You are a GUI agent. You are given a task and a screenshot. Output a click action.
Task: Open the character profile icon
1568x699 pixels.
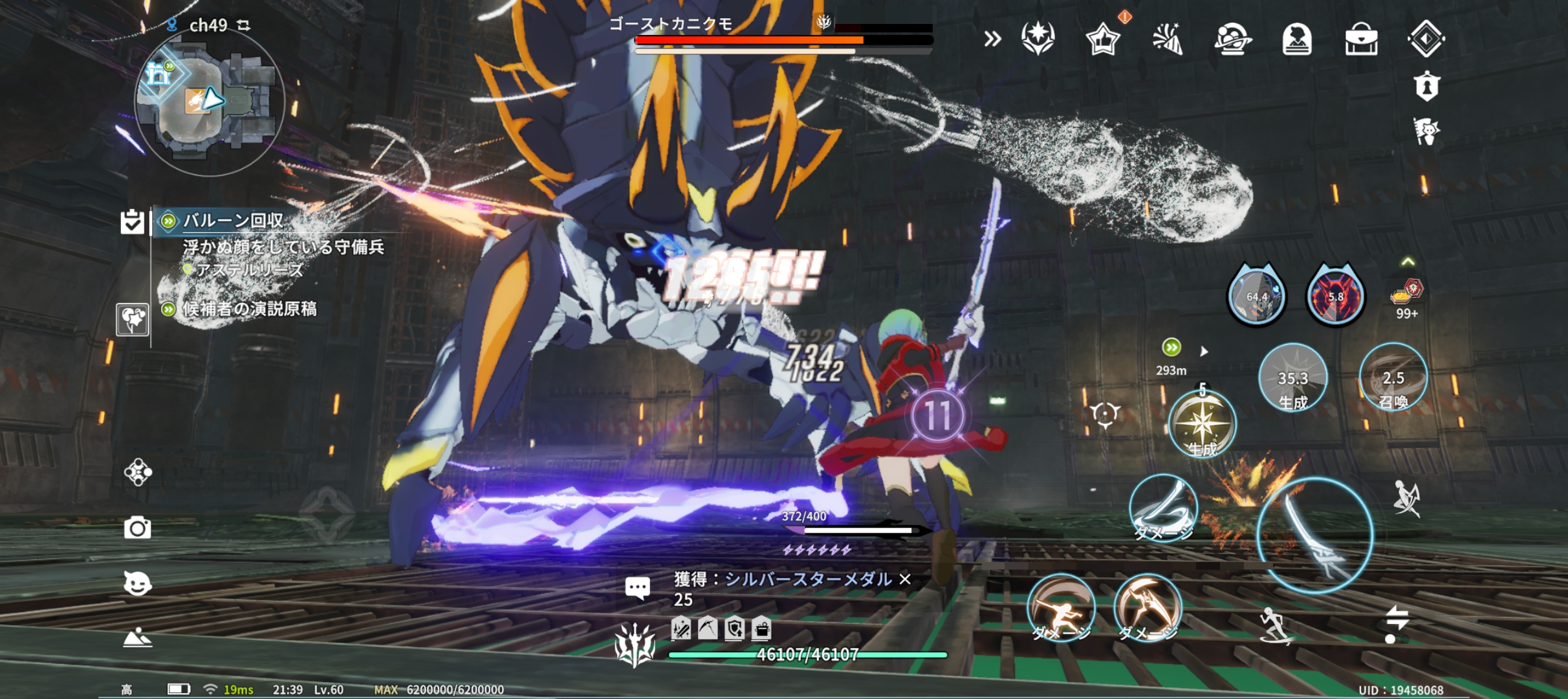tap(1296, 39)
